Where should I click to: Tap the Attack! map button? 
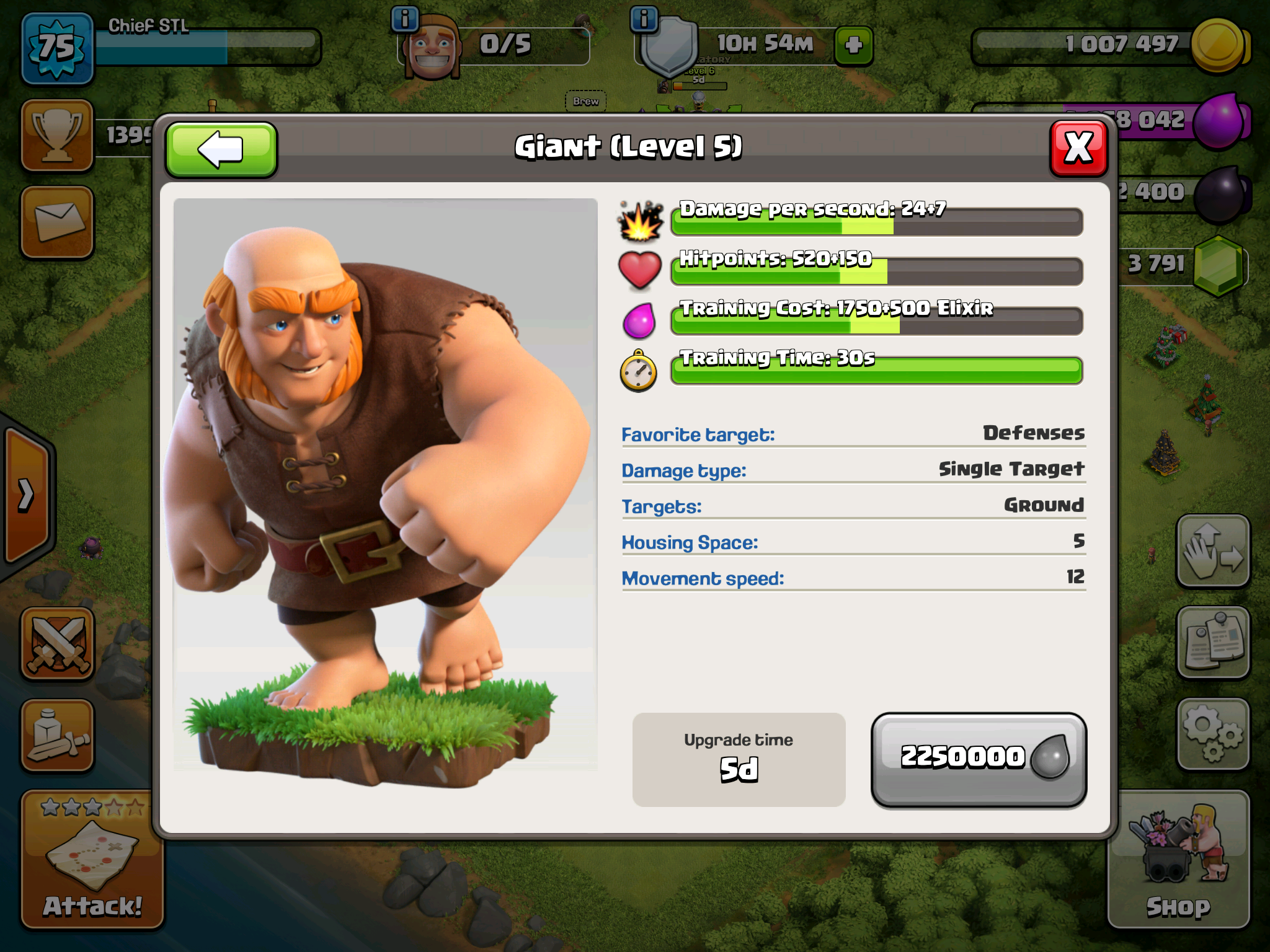[92, 859]
